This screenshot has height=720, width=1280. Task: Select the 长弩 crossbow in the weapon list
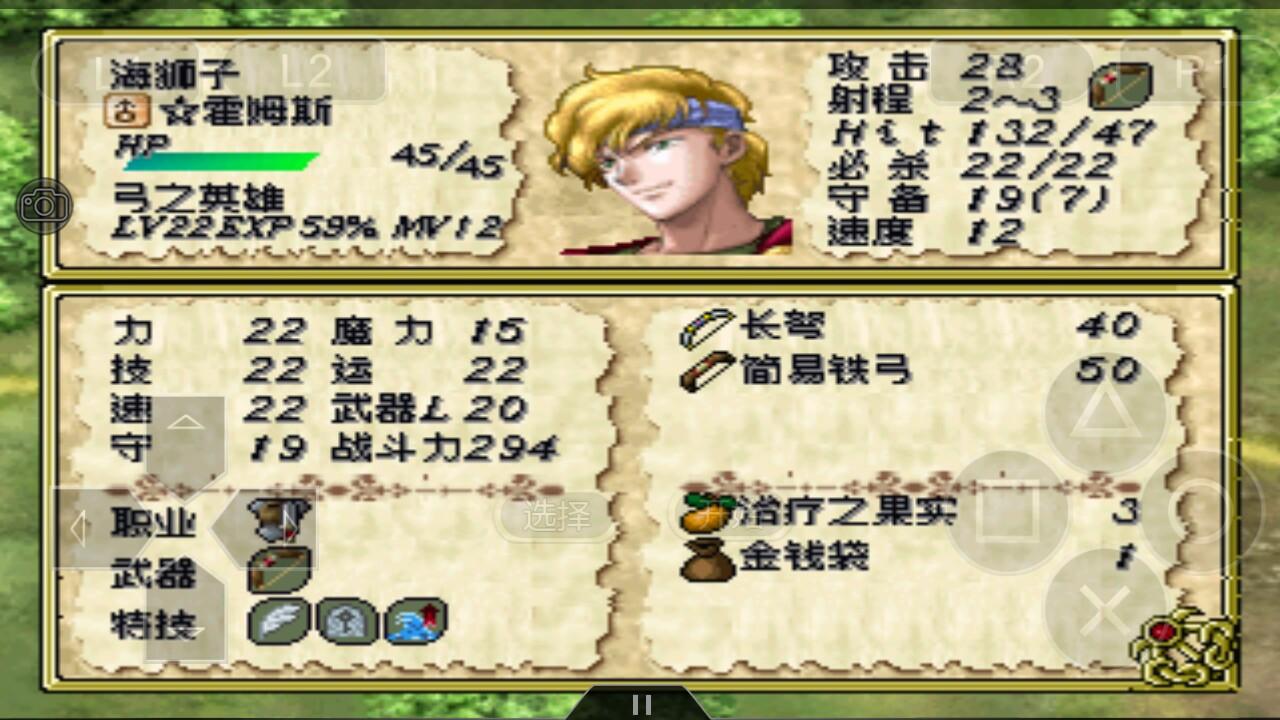pyautogui.click(x=782, y=326)
